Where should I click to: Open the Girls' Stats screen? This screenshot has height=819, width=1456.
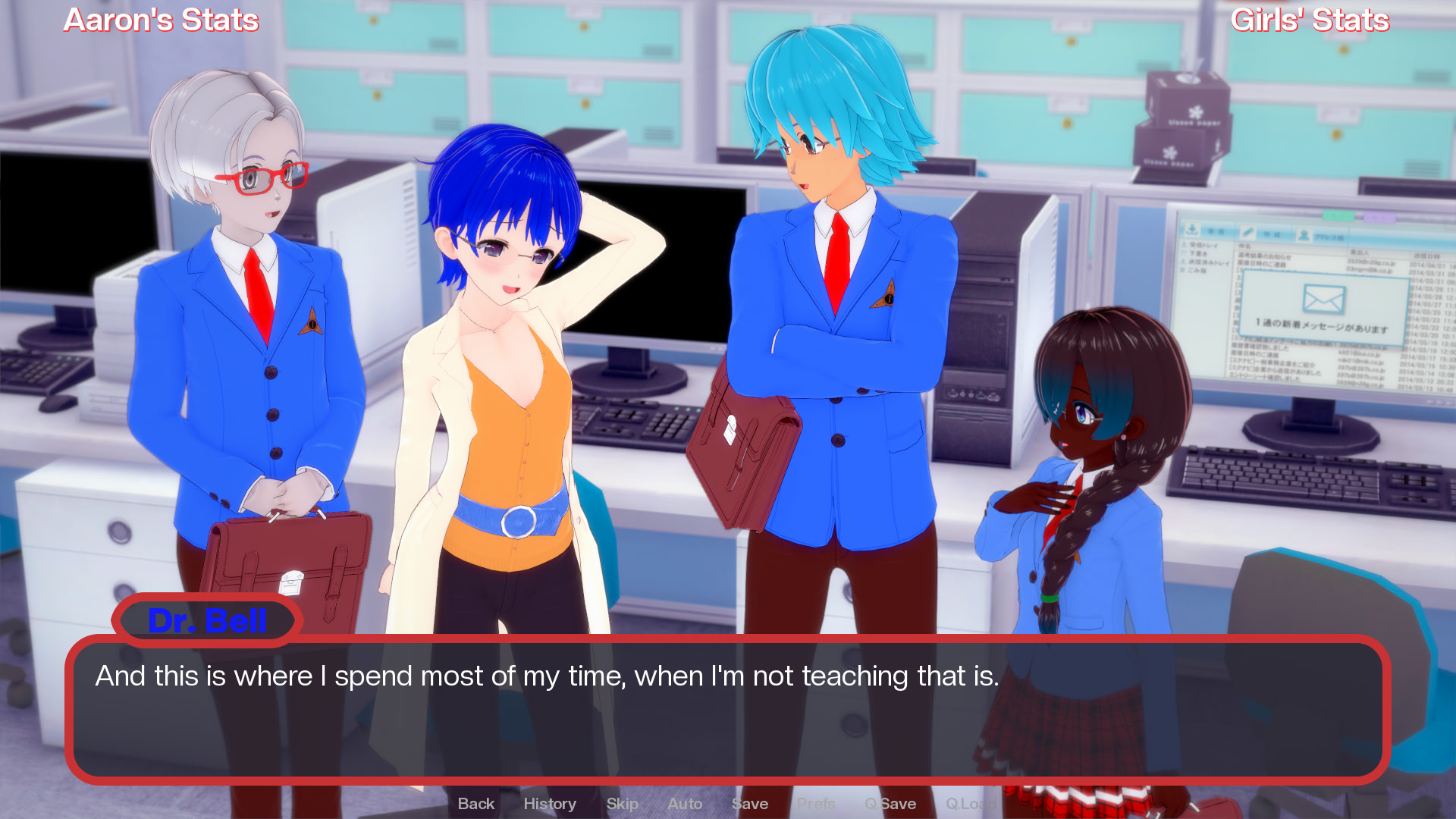point(1310,20)
